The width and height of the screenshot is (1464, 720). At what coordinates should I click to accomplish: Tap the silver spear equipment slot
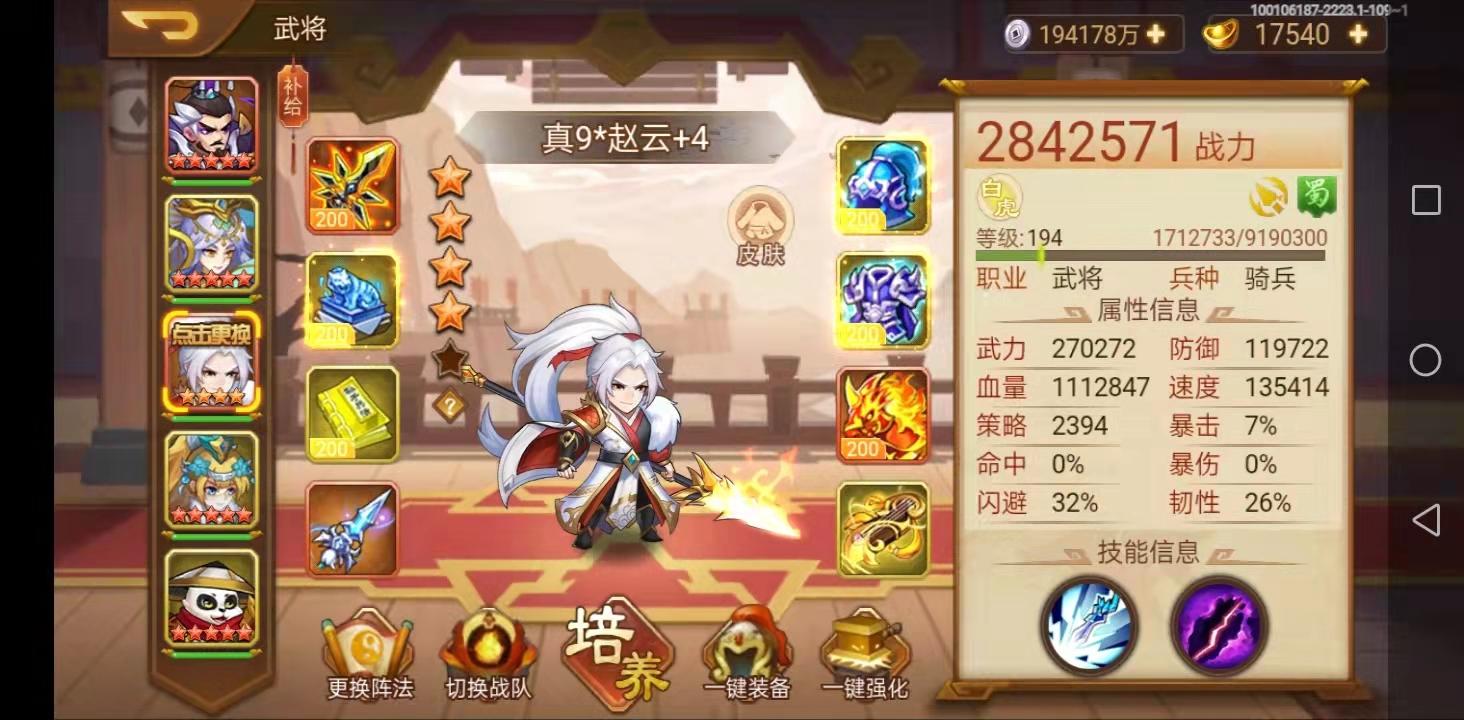(352, 530)
